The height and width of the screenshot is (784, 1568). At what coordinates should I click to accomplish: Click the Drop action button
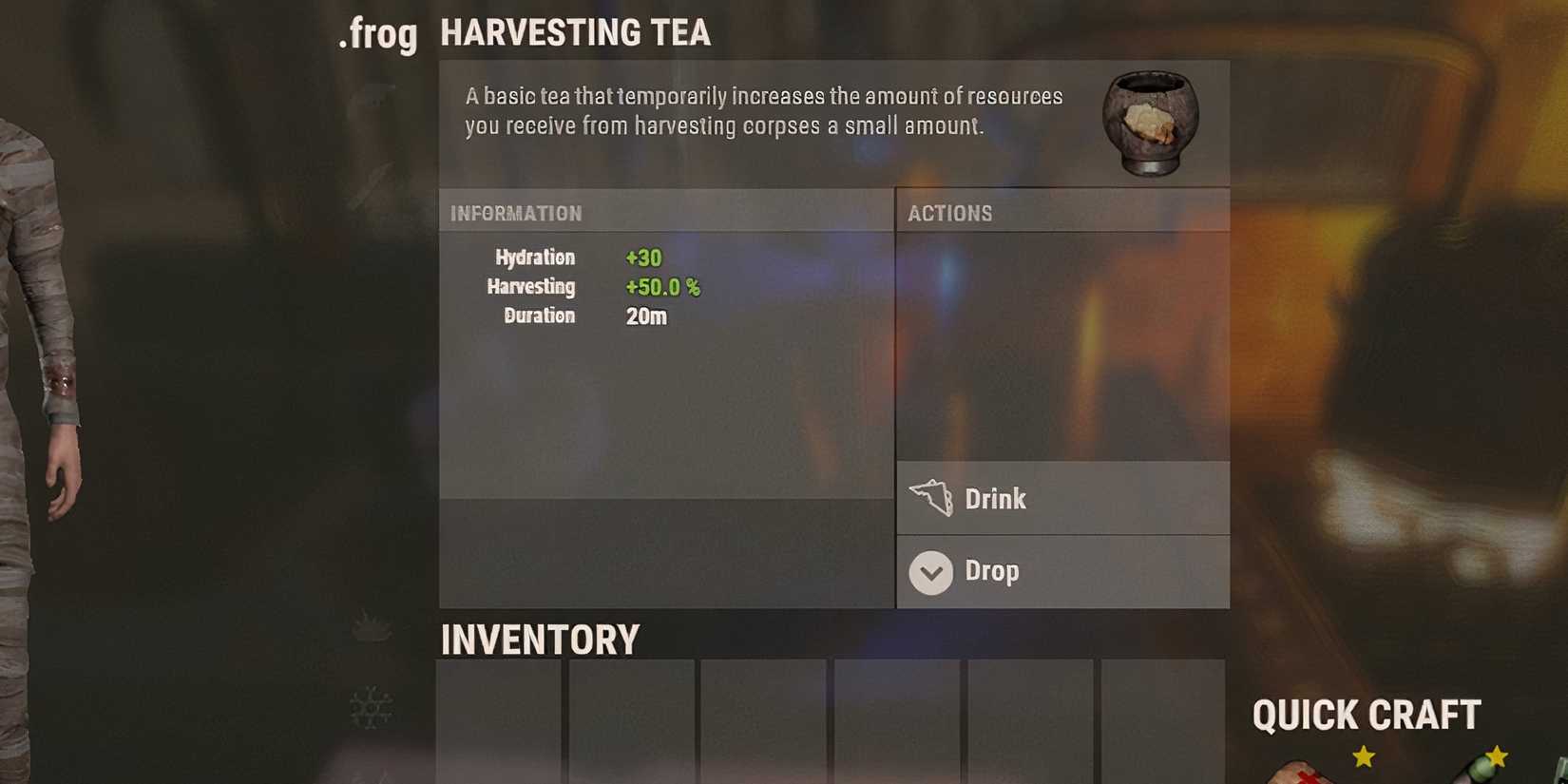click(1062, 572)
